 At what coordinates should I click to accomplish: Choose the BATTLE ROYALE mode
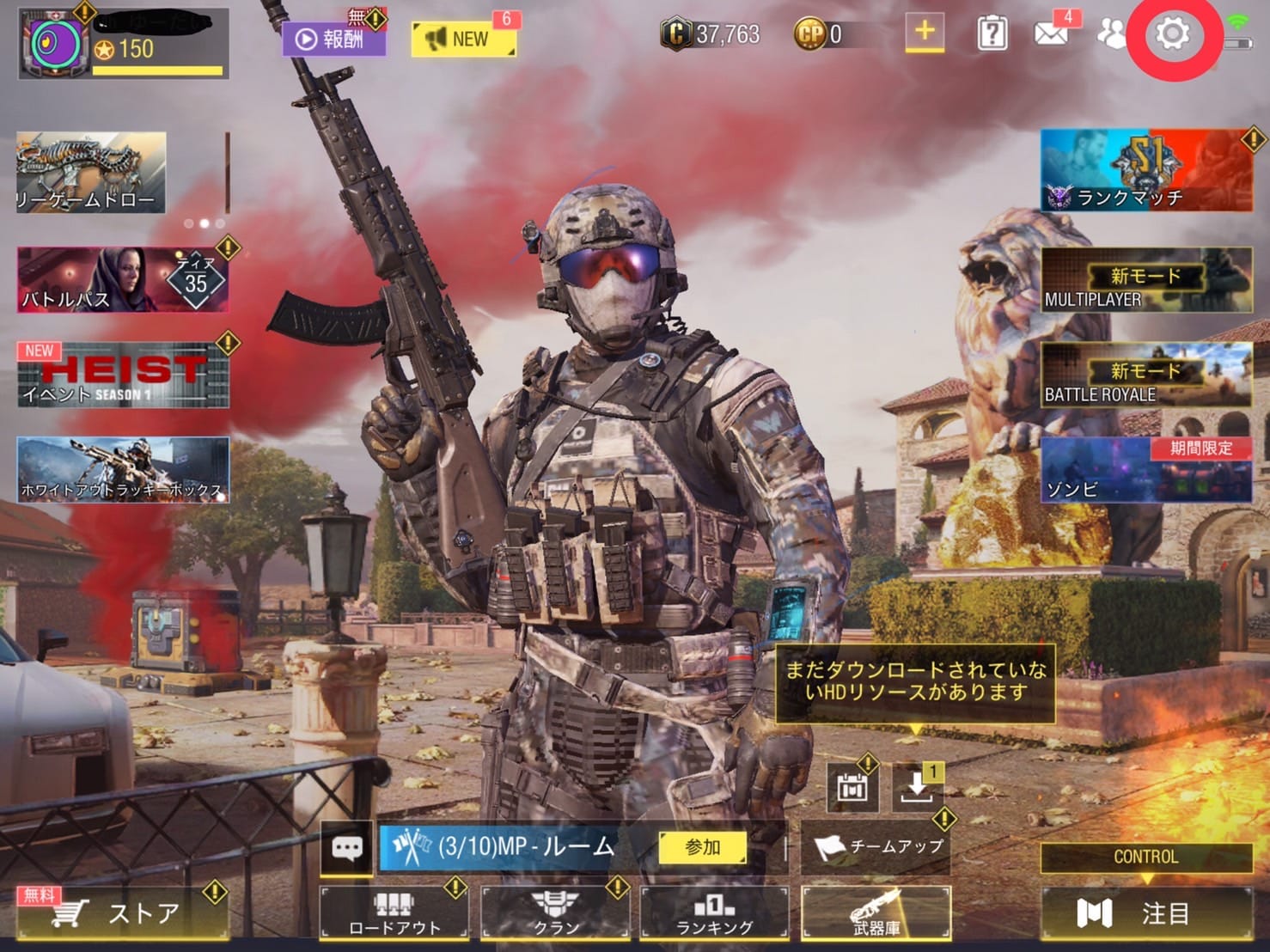pos(1145,375)
